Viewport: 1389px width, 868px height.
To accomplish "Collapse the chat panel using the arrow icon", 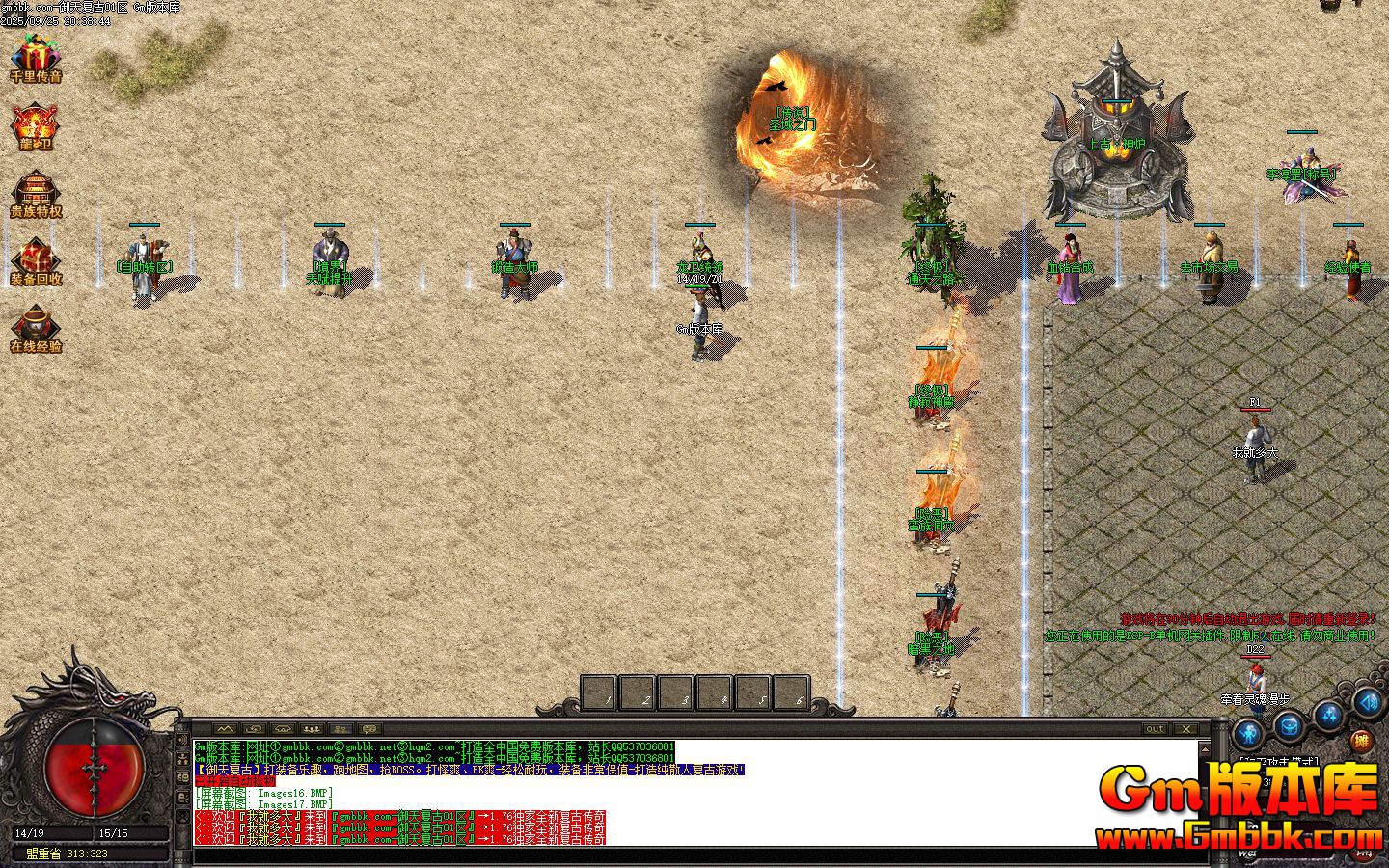I will 224,730.
